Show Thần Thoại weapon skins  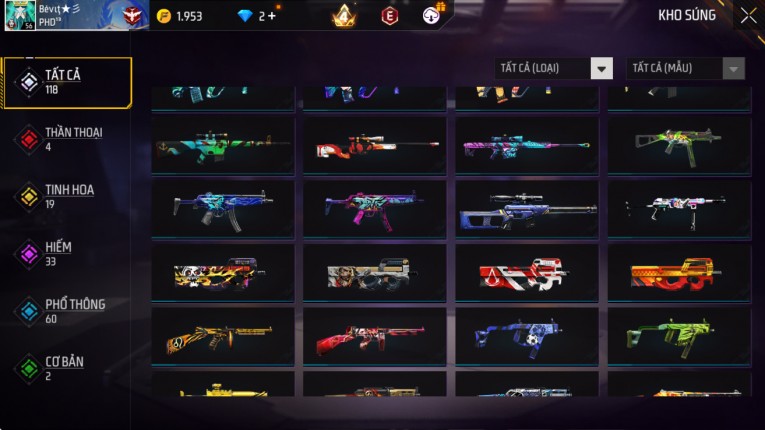(67, 138)
